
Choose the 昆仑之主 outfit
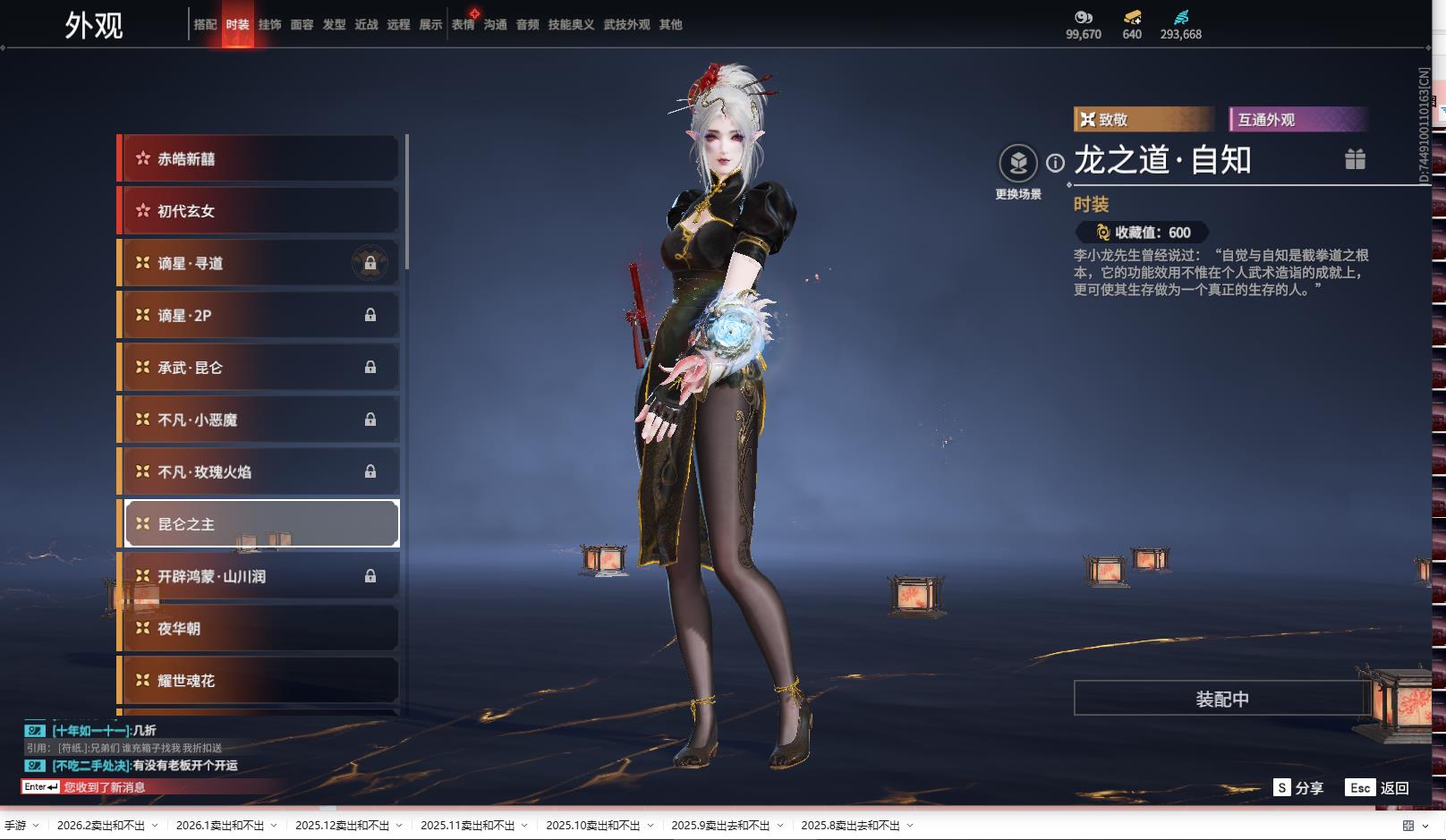[x=259, y=524]
